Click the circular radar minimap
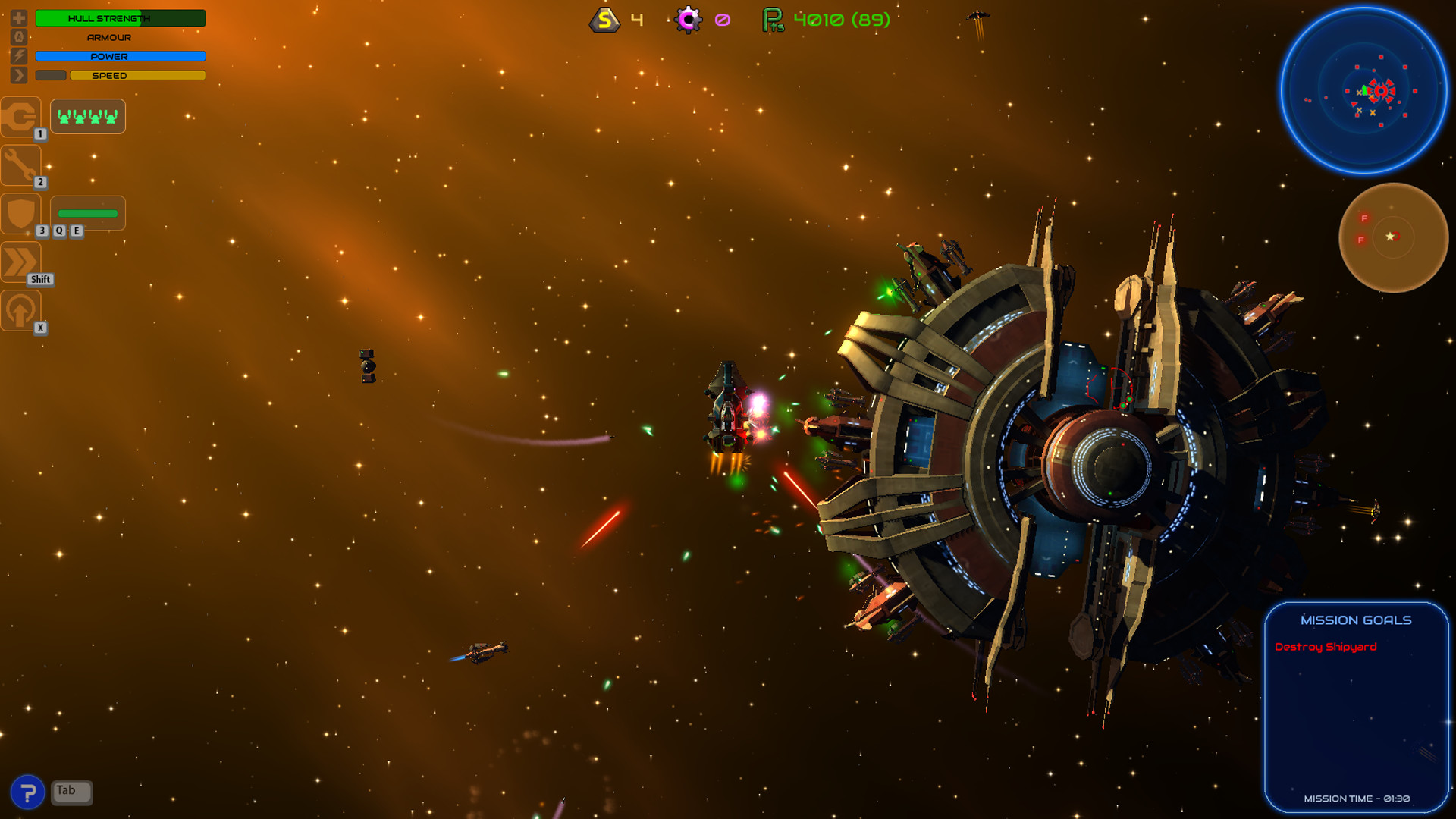Screen dimensions: 1456x819 coord(1364,91)
